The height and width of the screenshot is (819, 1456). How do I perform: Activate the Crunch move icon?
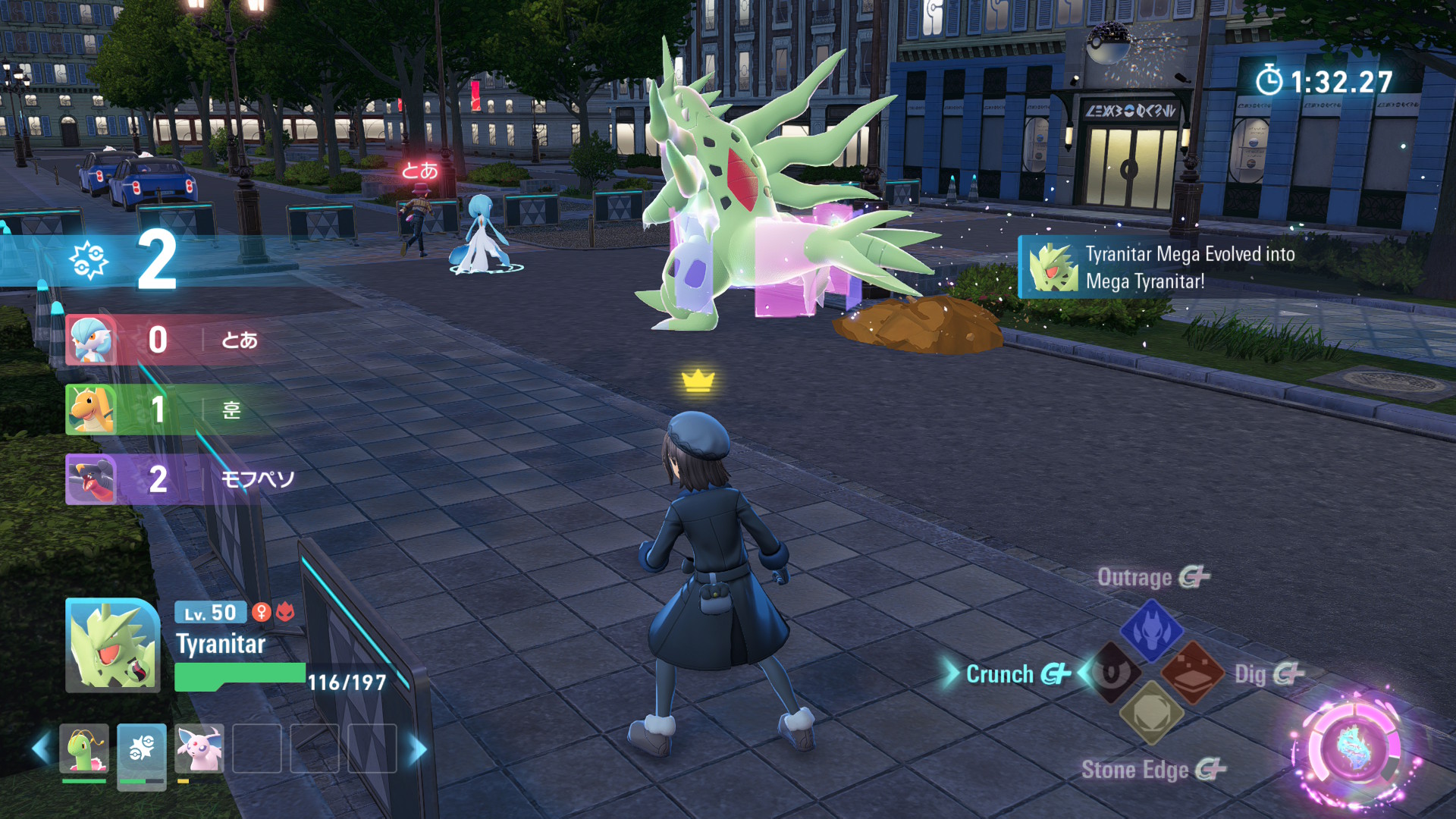point(1113,673)
